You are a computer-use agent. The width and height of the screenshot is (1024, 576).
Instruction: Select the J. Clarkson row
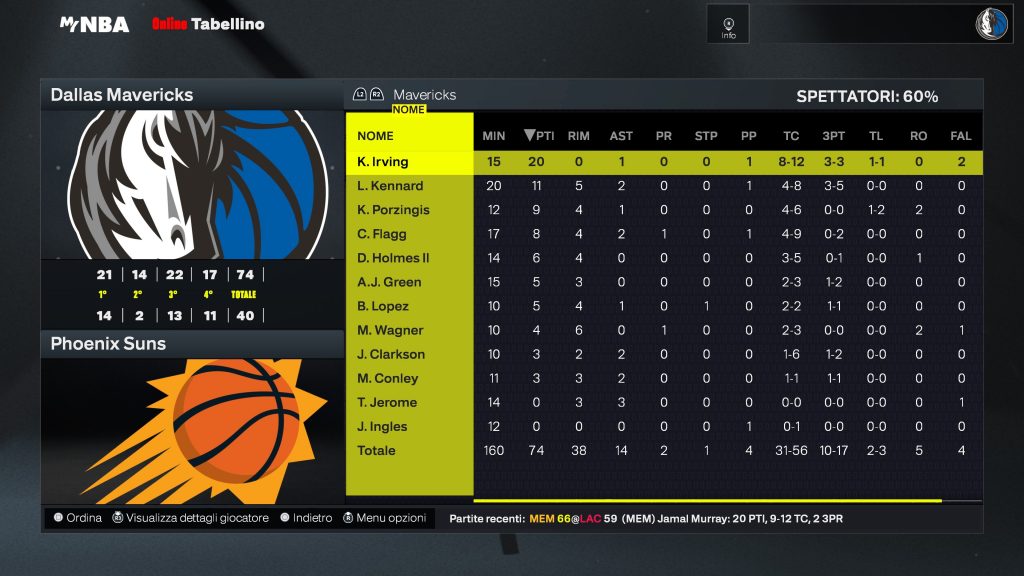391,354
